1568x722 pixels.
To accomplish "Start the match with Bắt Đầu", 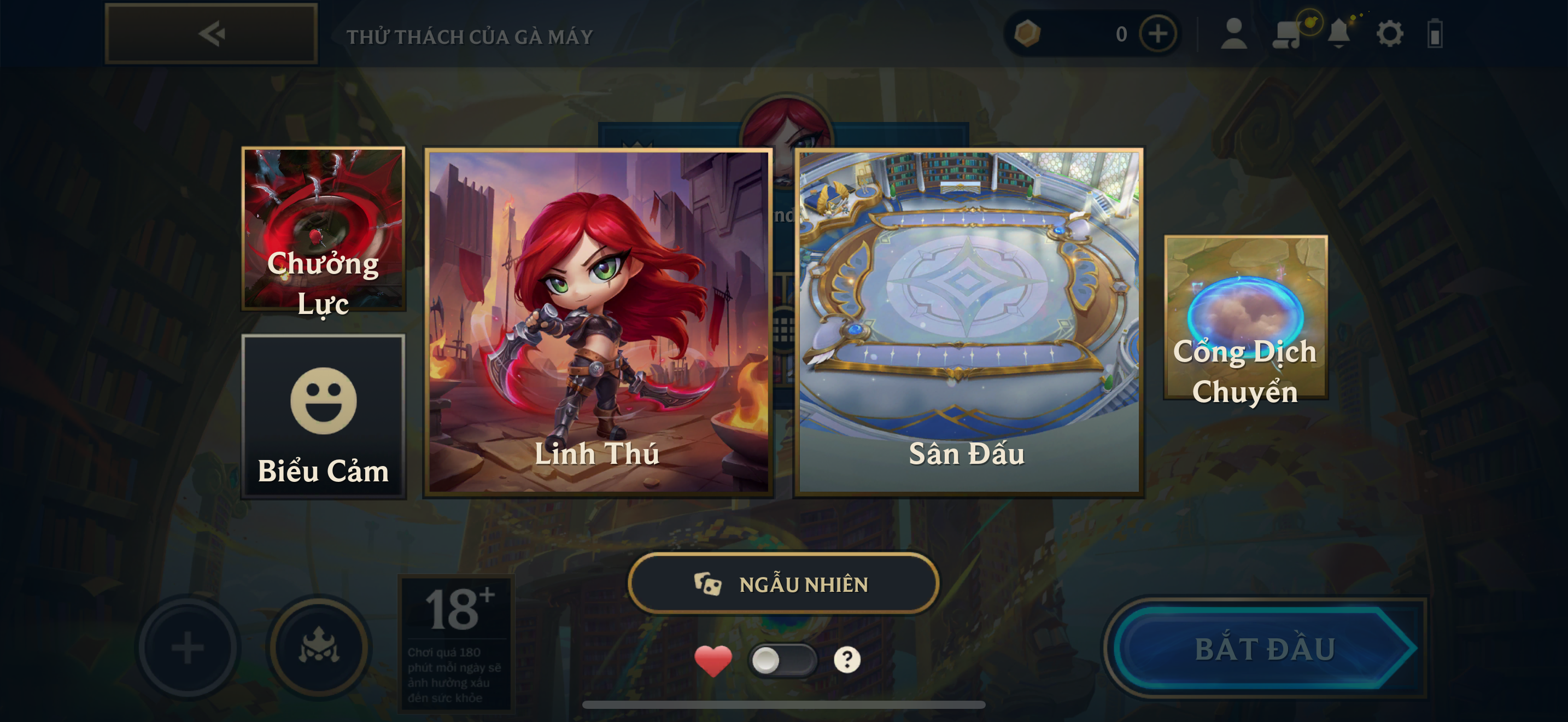I will 1265,648.
